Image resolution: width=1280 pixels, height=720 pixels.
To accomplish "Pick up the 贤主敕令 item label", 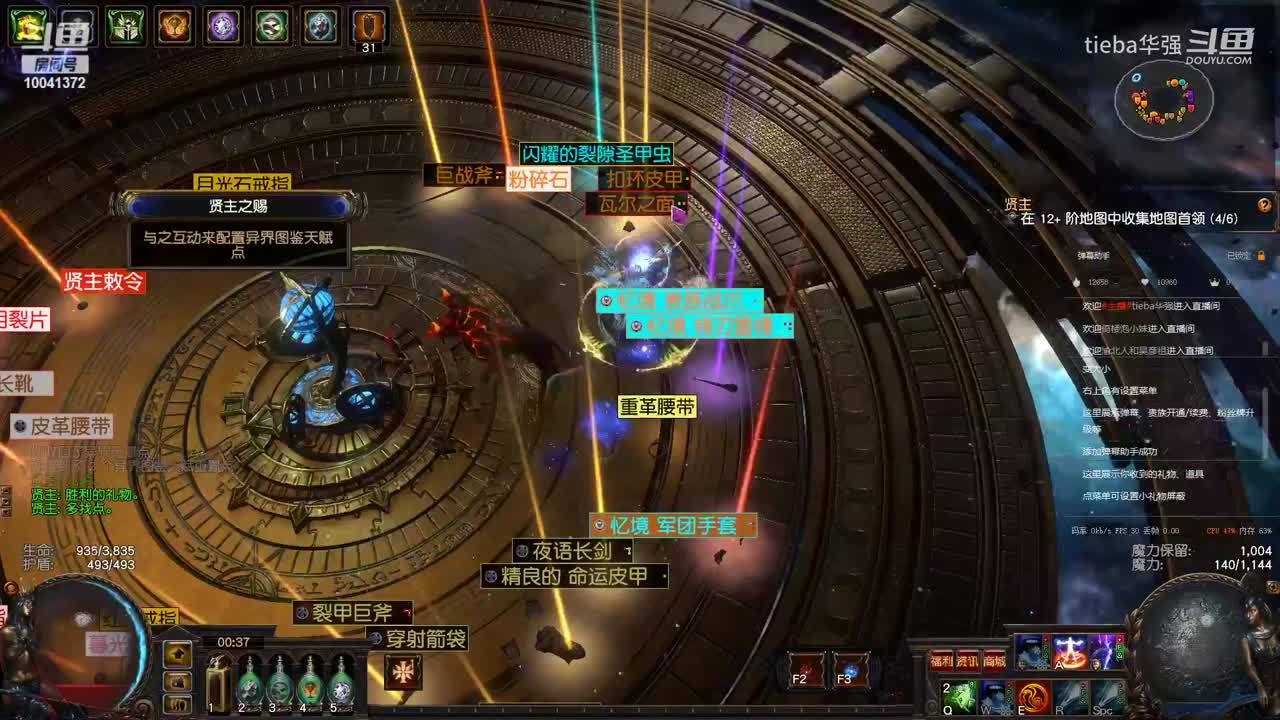I will pos(103,282).
